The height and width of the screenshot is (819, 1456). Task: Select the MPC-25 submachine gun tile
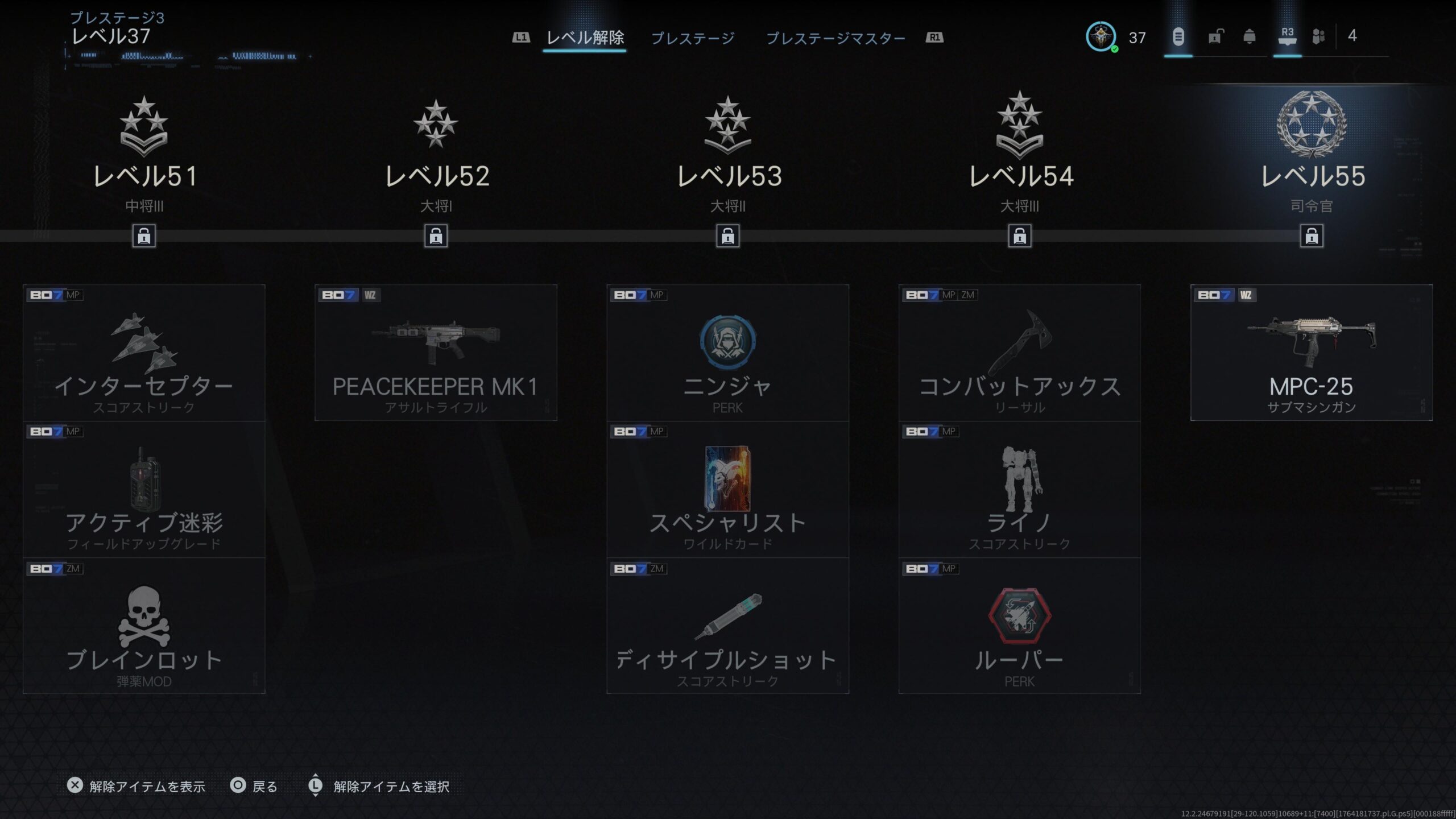1312,353
